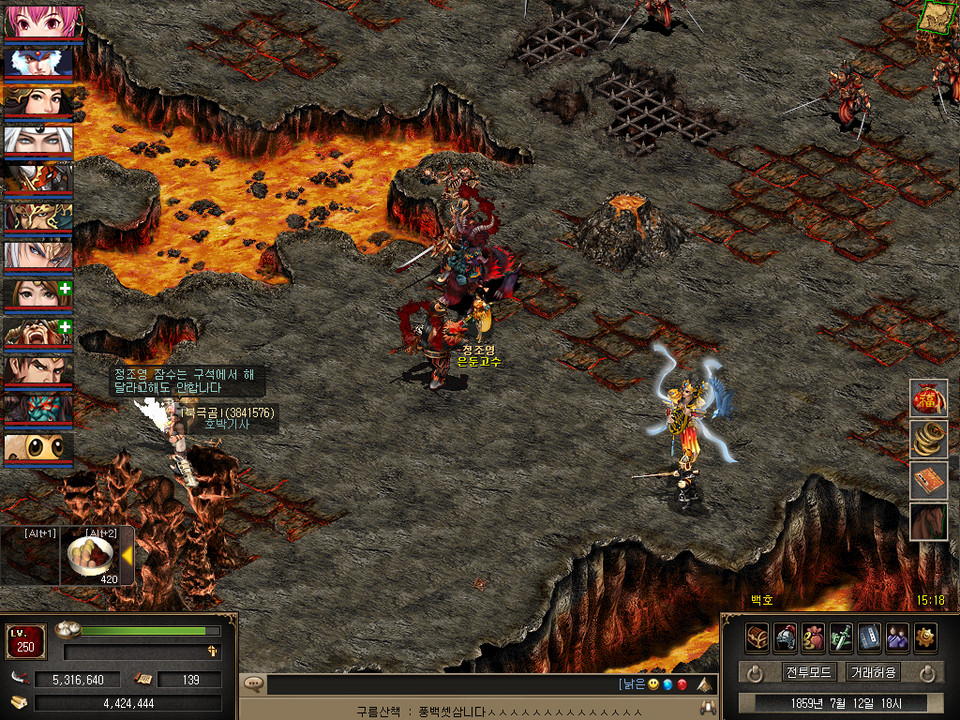Open the minimap icon in the corner

click(935, 18)
